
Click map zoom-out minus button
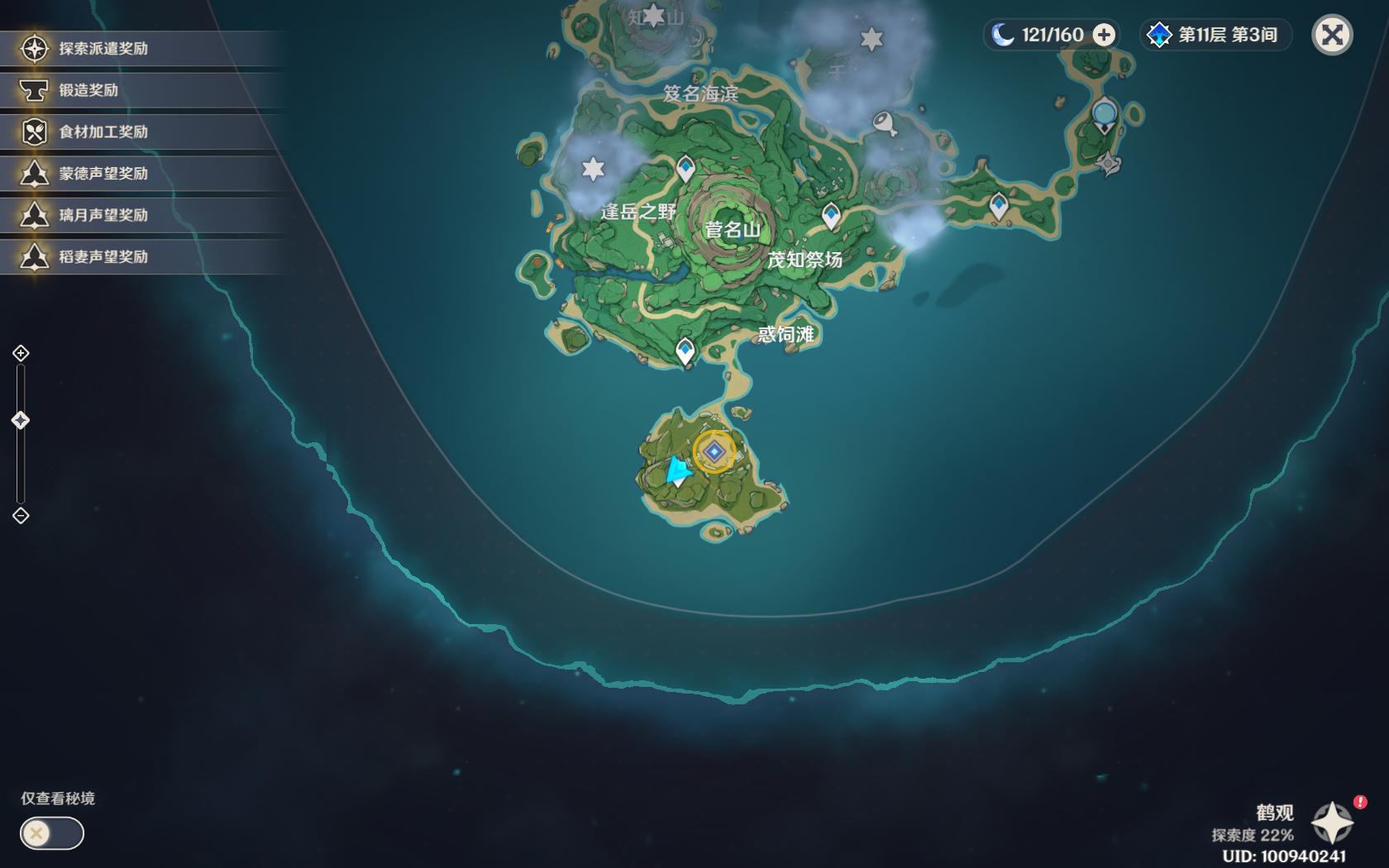(x=21, y=516)
